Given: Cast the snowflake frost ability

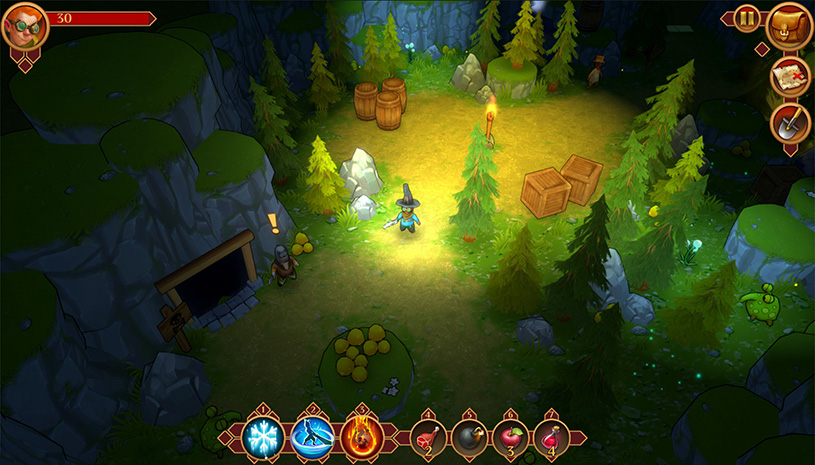Looking at the screenshot, I should pyautogui.click(x=265, y=437).
